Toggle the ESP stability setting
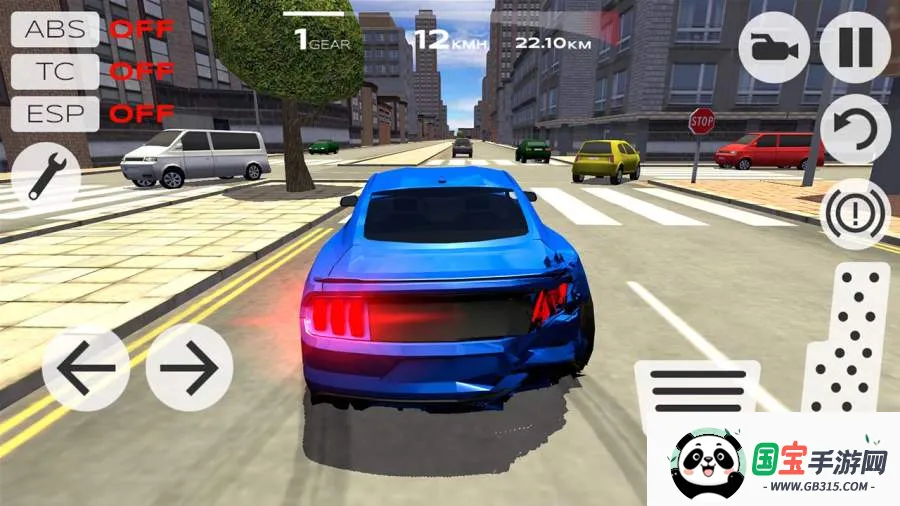 (55, 113)
